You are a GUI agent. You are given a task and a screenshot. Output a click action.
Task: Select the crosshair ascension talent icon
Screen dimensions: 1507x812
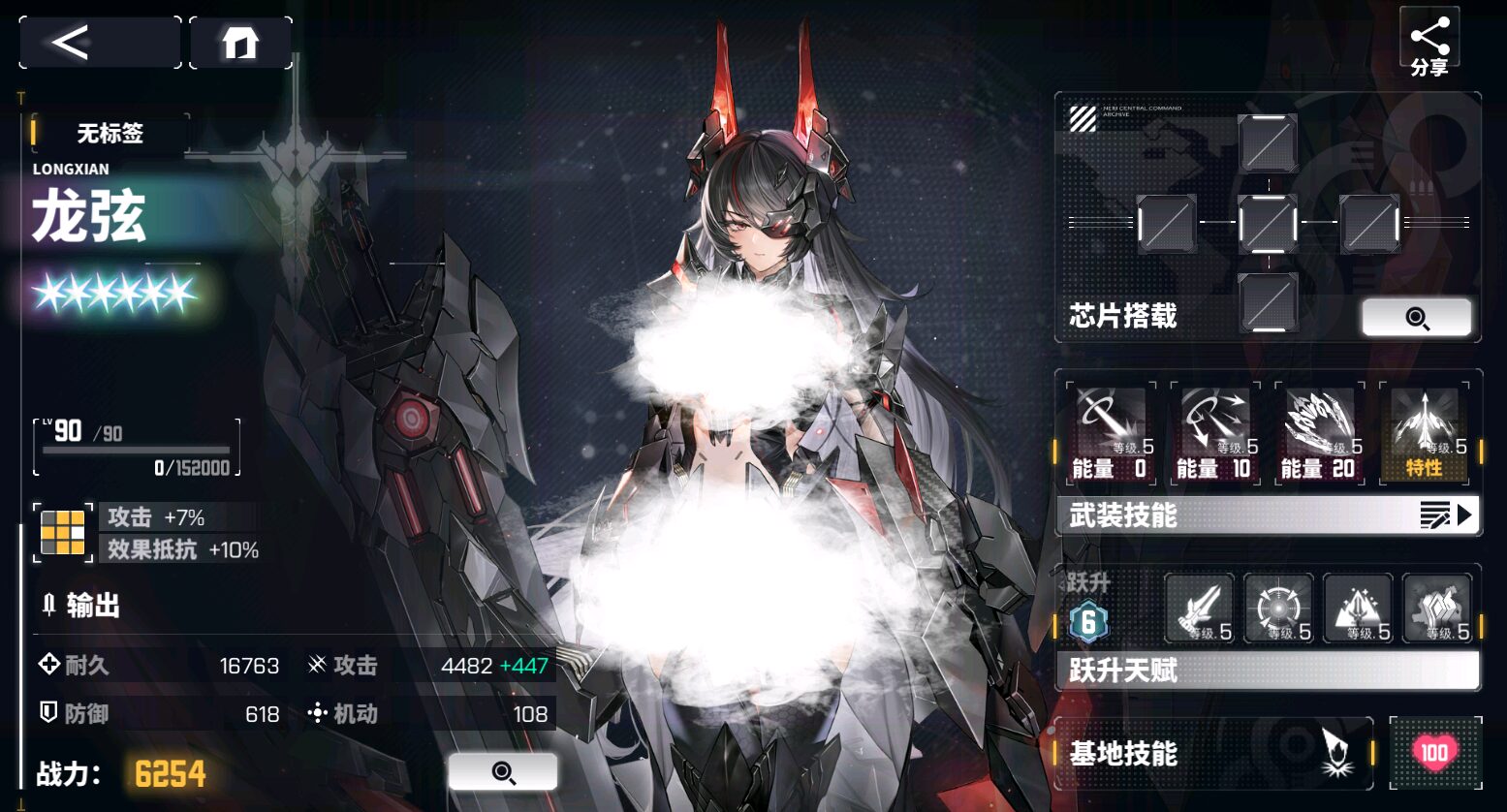click(x=1278, y=609)
